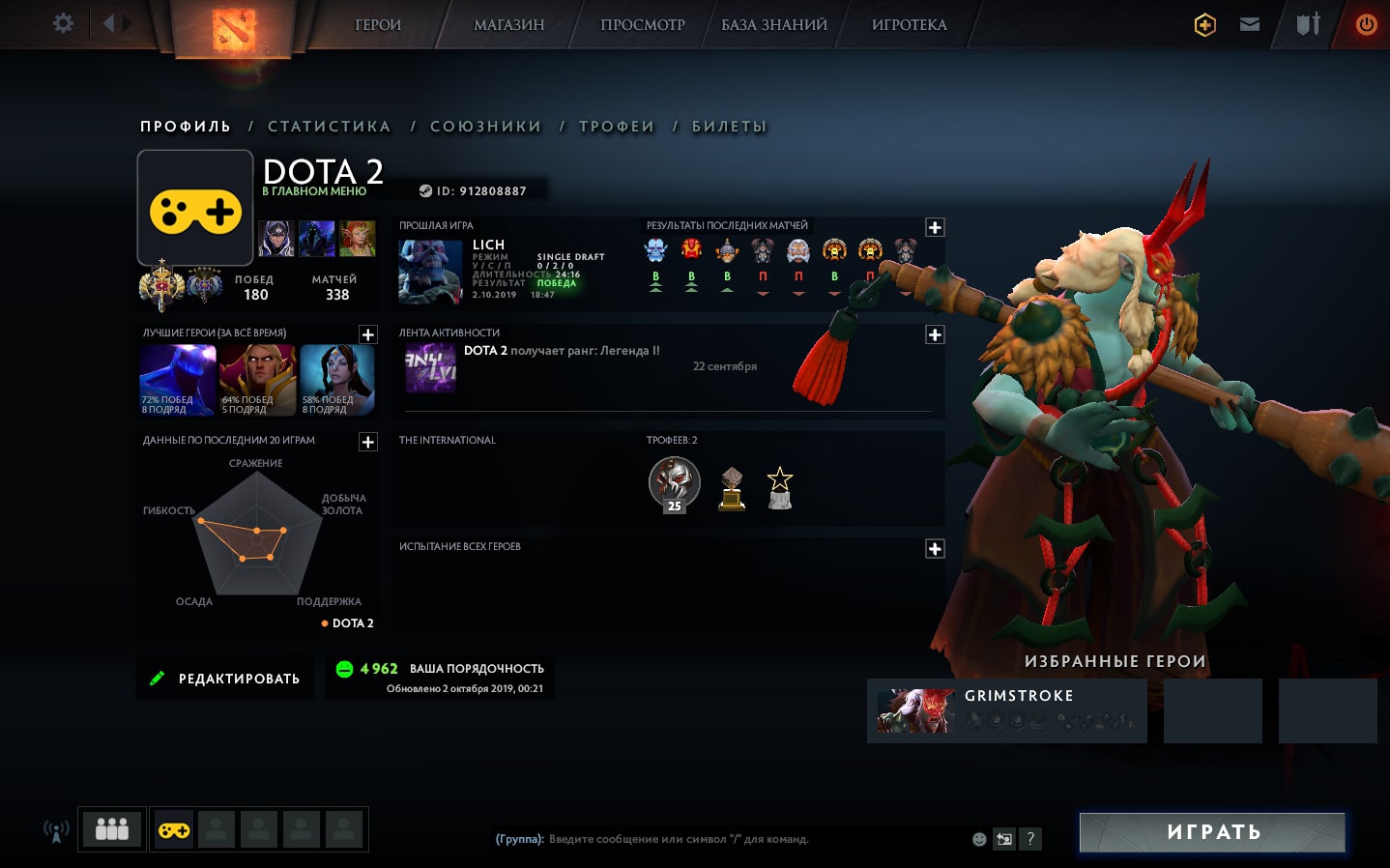
Task: Open the База знаний menu
Action: [x=773, y=25]
